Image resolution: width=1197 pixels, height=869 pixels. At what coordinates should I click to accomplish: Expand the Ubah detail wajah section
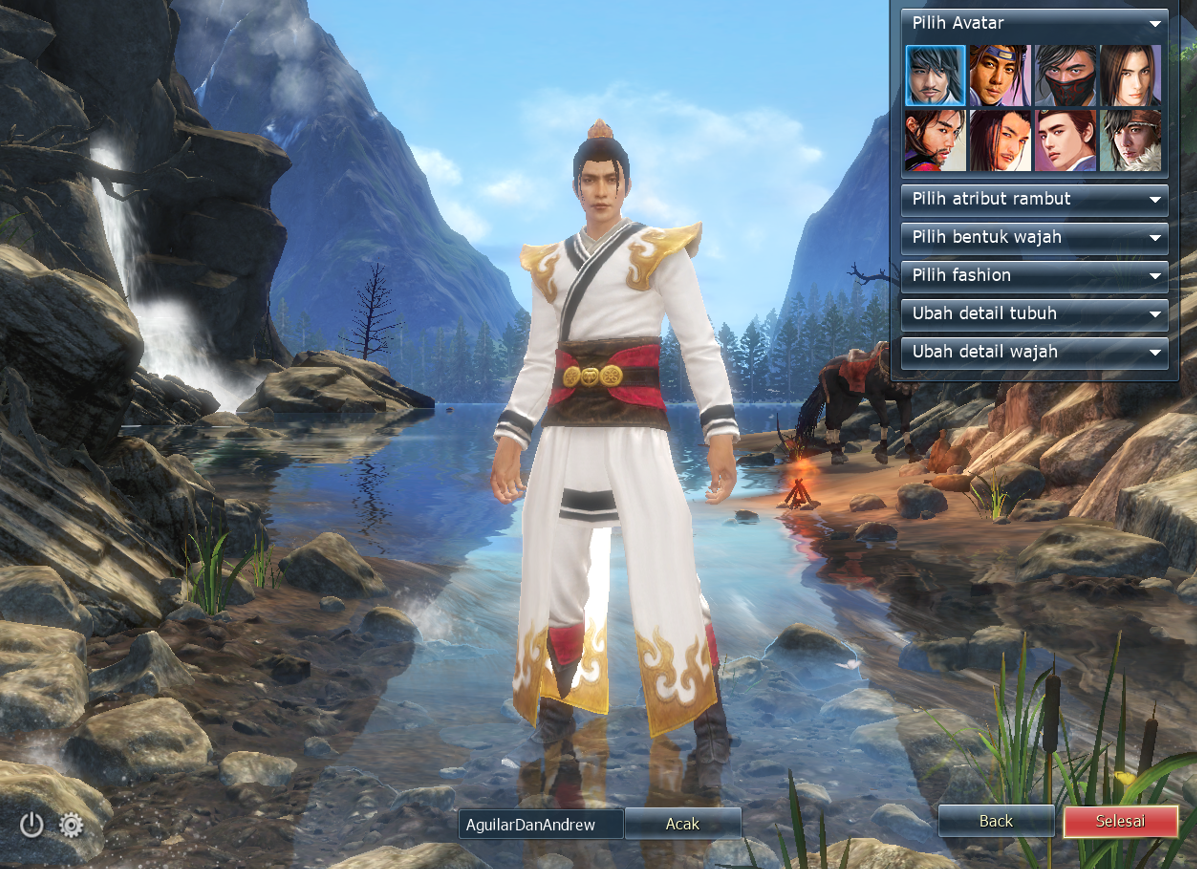1034,352
